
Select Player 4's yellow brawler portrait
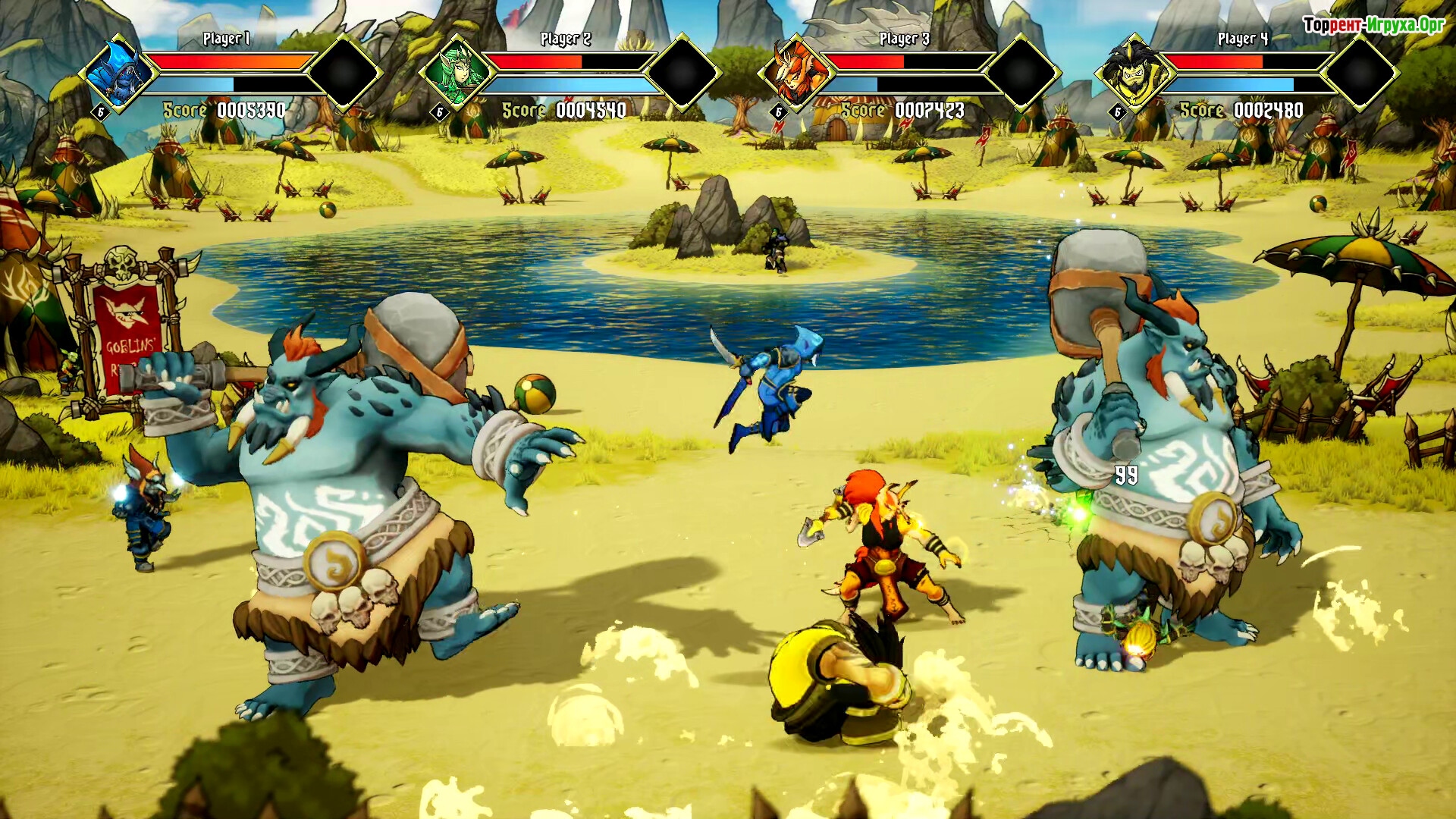pos(1134,74)
